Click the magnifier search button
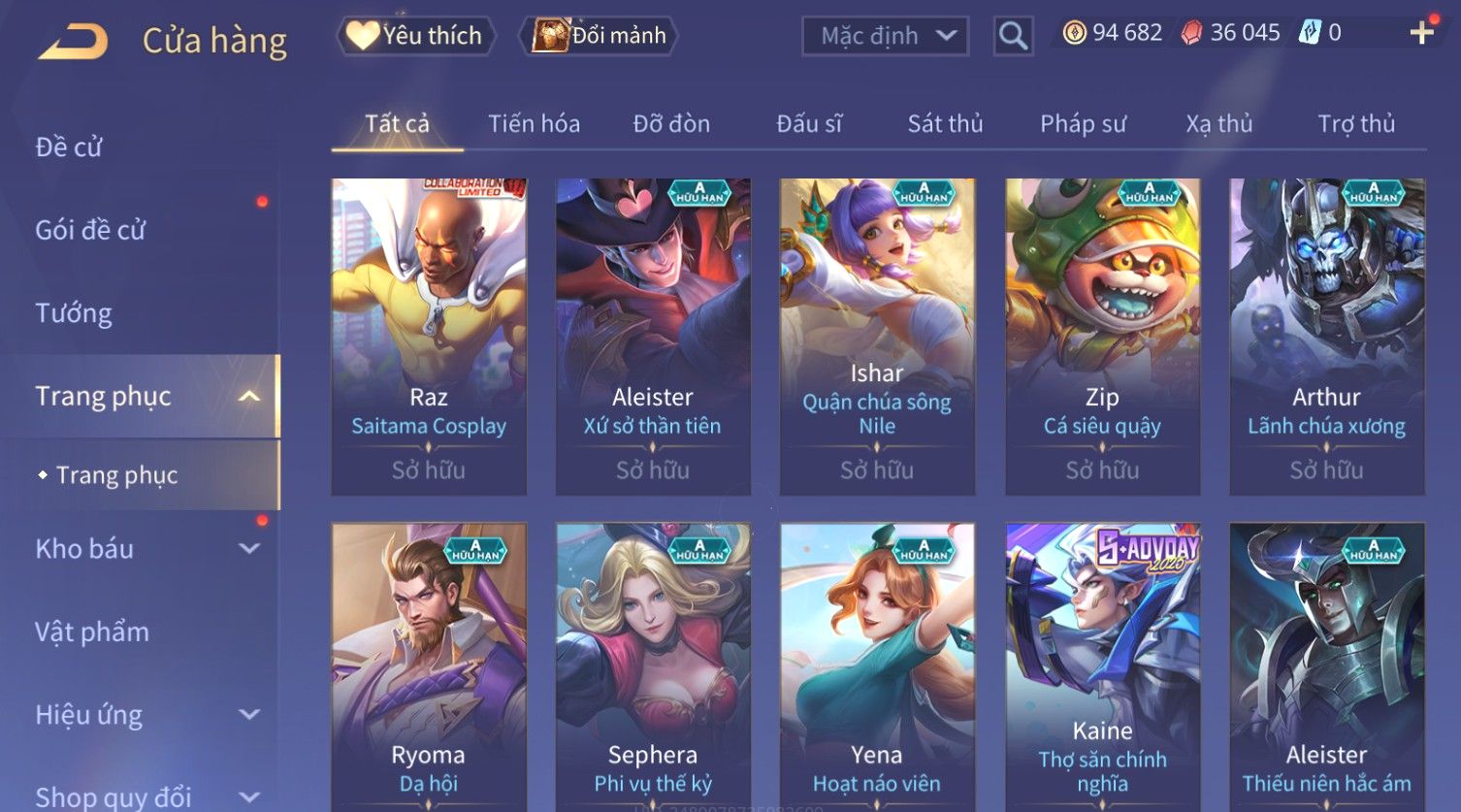The height and width of the screenshot is (812, 1461). [x=1013, y=36]
